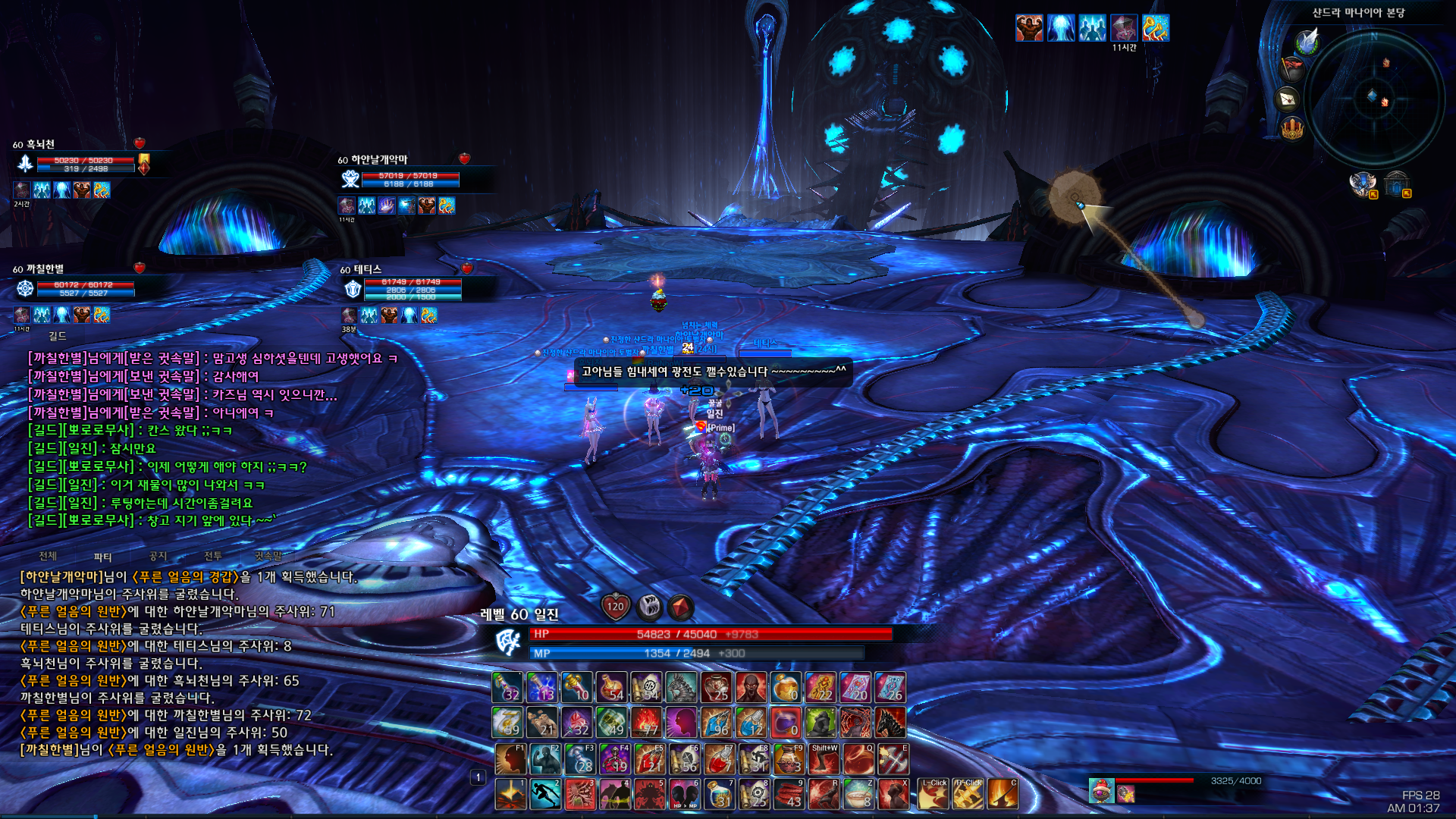Use the flame skill with count 77
This screenshot has width=1456, height=819.
[x=647, y=723]
